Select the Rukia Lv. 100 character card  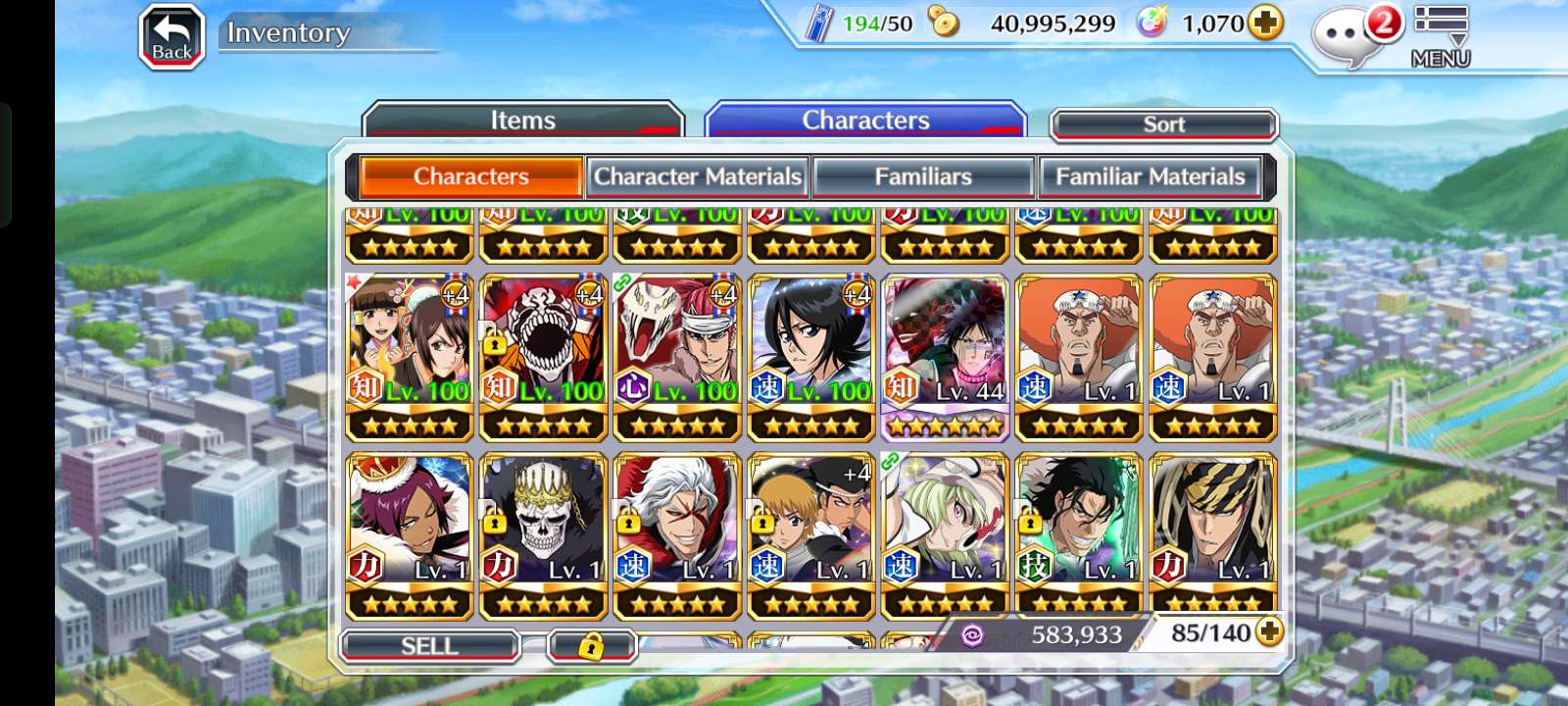811,358
